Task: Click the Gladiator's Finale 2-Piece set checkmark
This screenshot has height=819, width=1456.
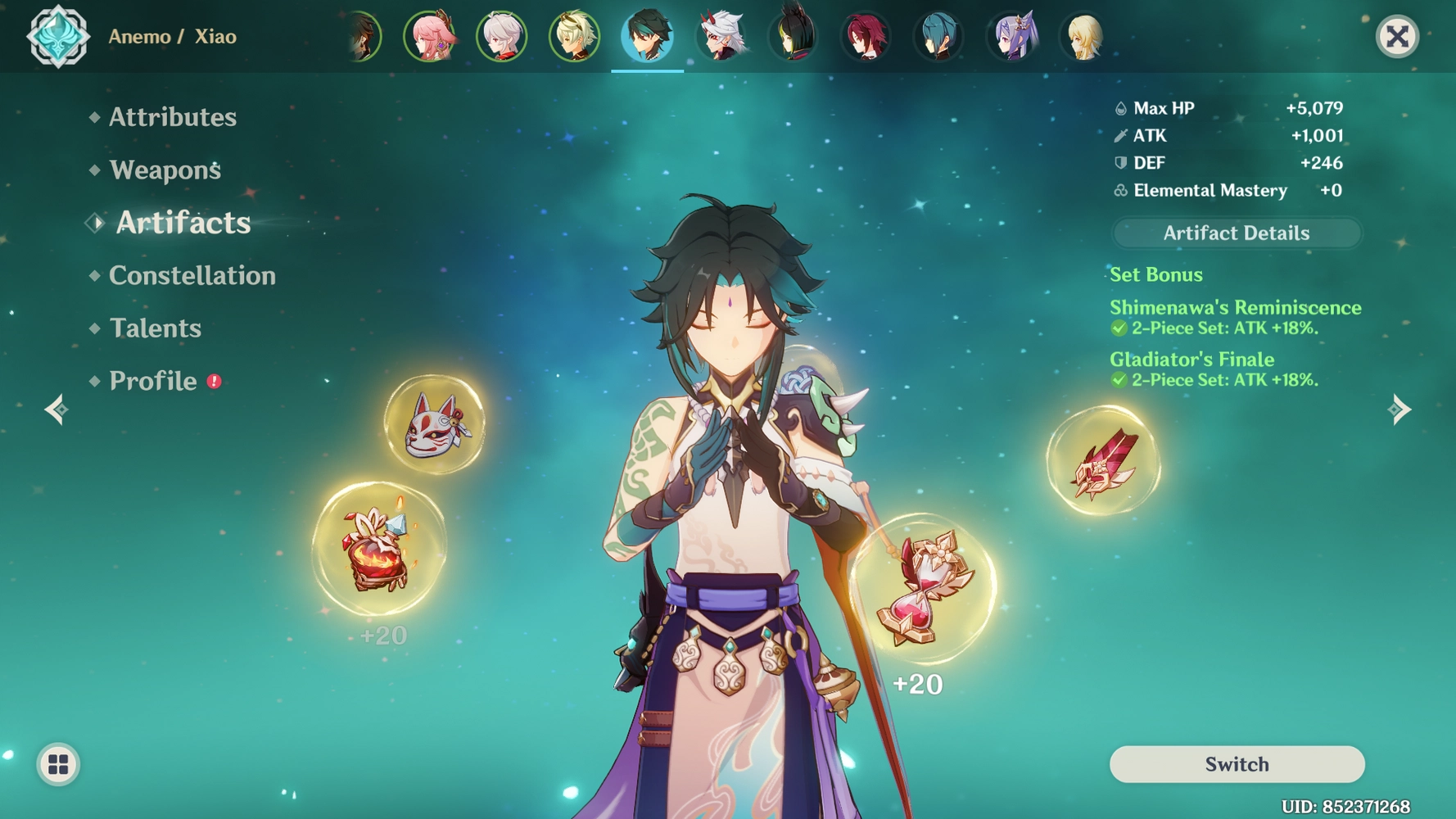Action: tap(1121, 380)
